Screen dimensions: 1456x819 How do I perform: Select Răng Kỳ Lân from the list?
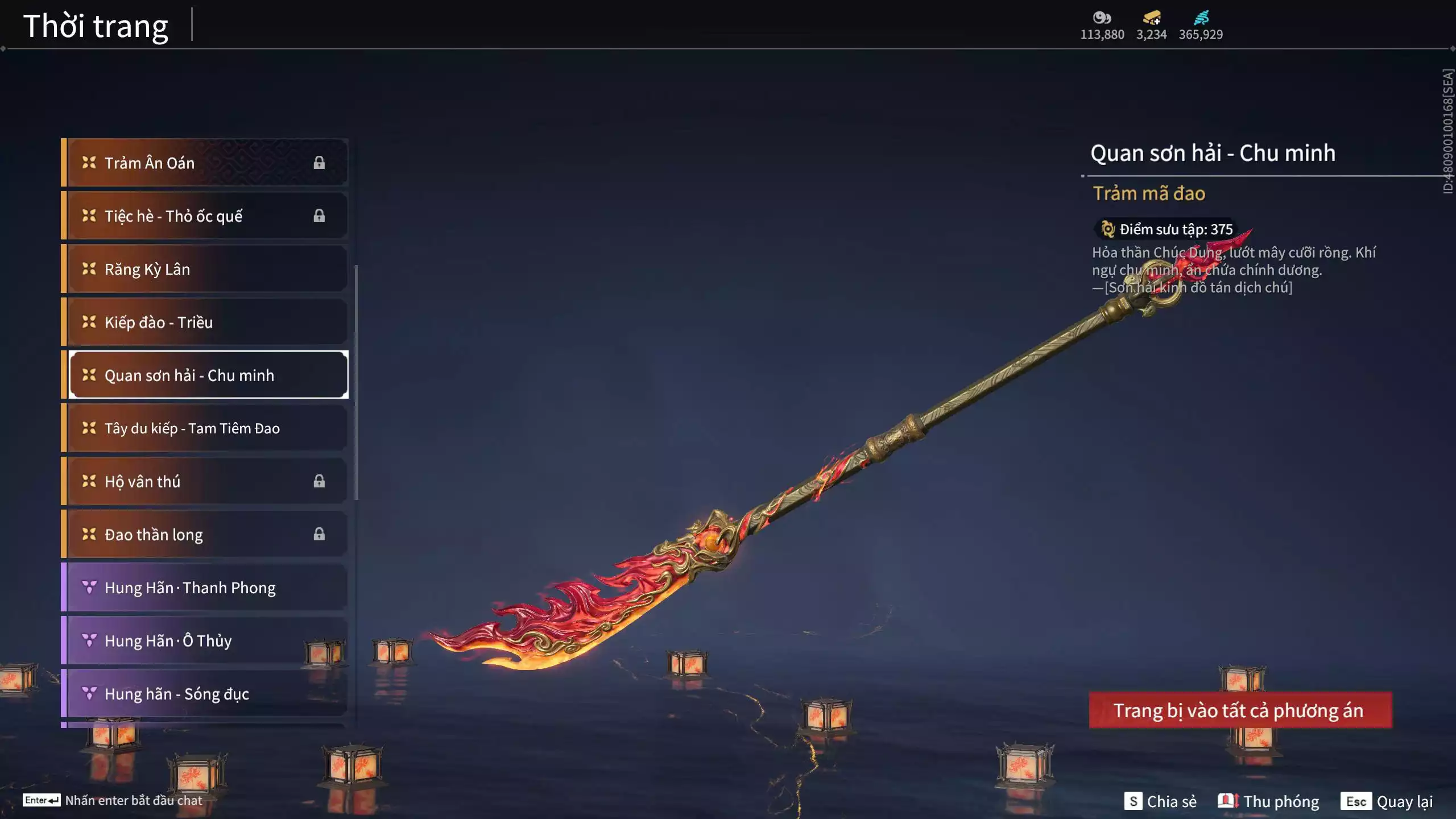(x=205, y=269)
